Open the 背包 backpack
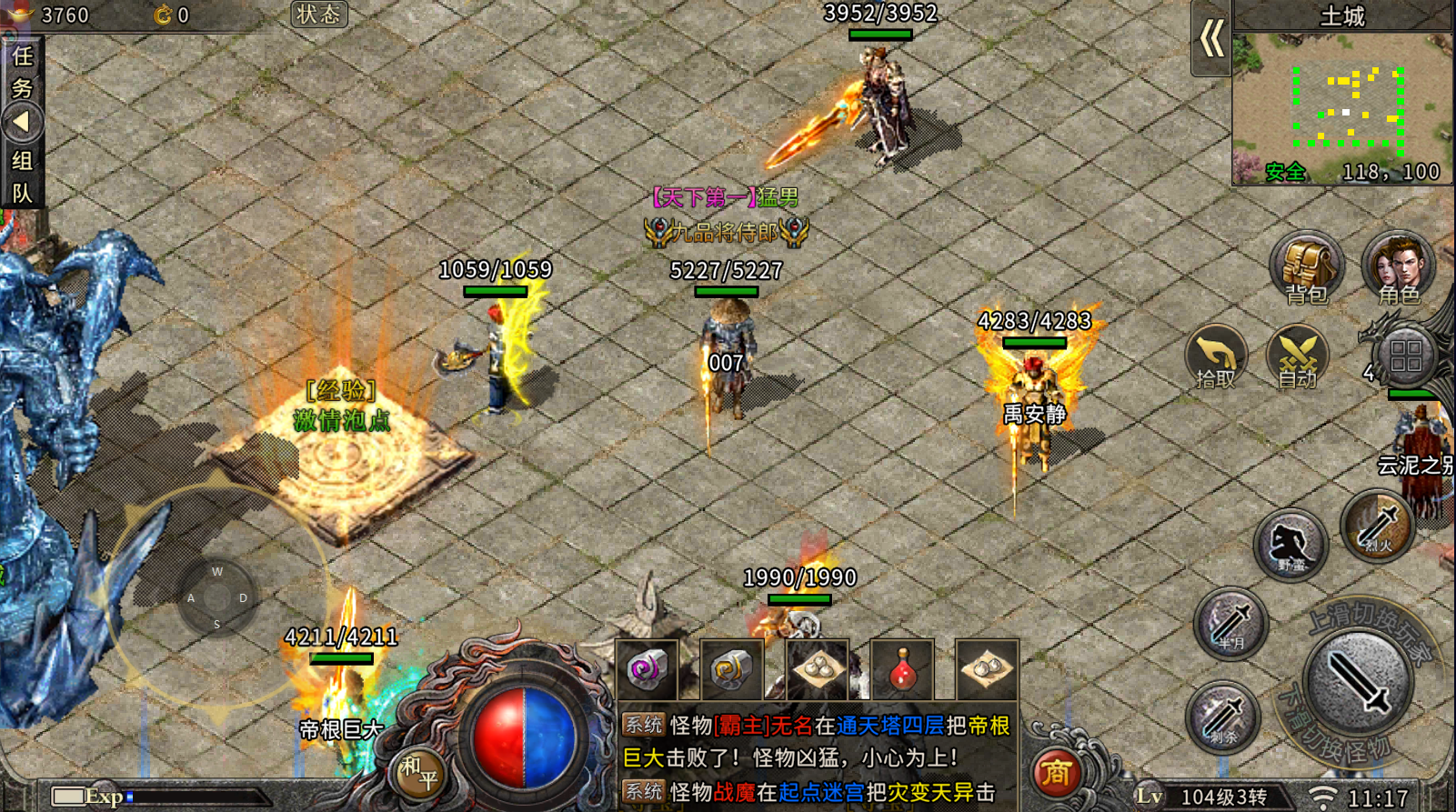 [1307, 268]
